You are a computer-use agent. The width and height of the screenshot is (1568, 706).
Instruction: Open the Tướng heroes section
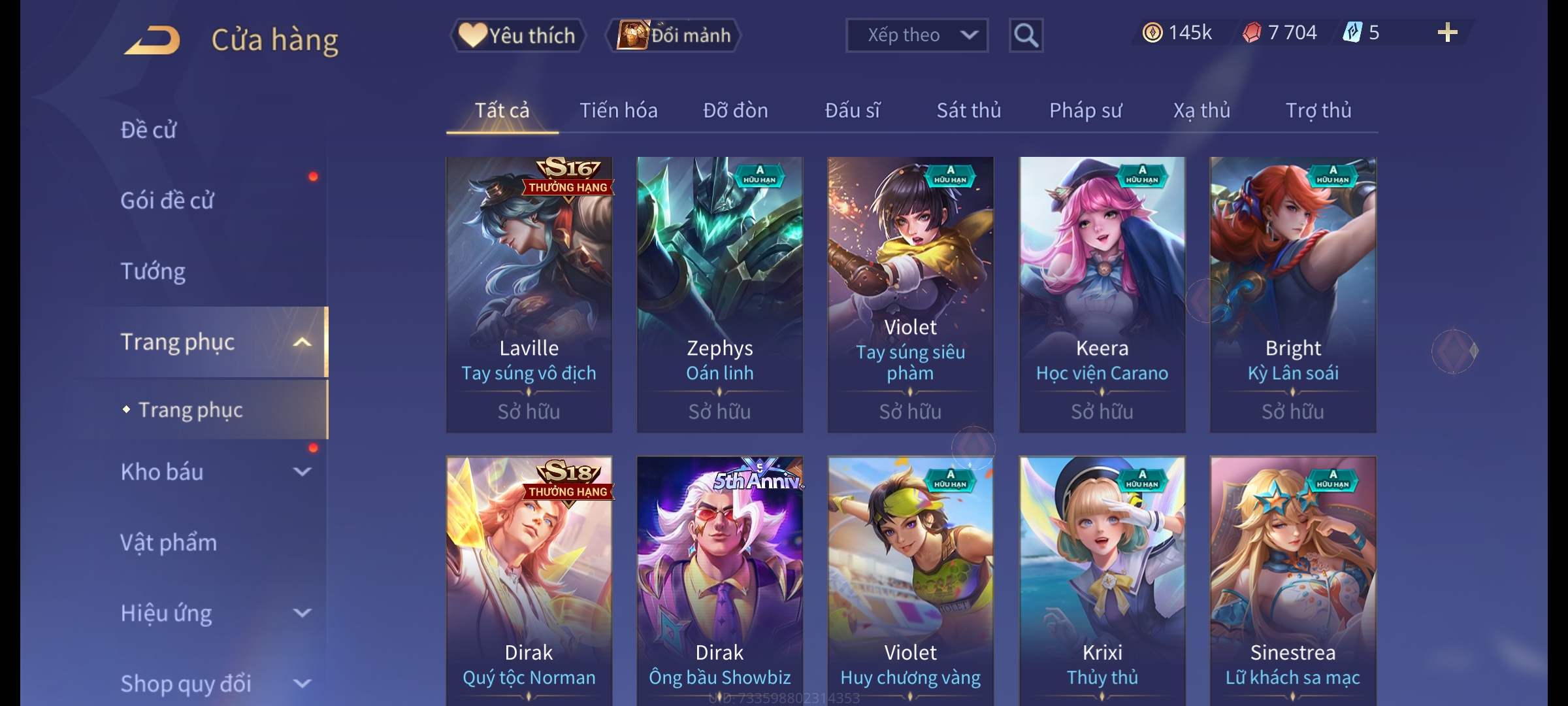(x=153, y=271)
